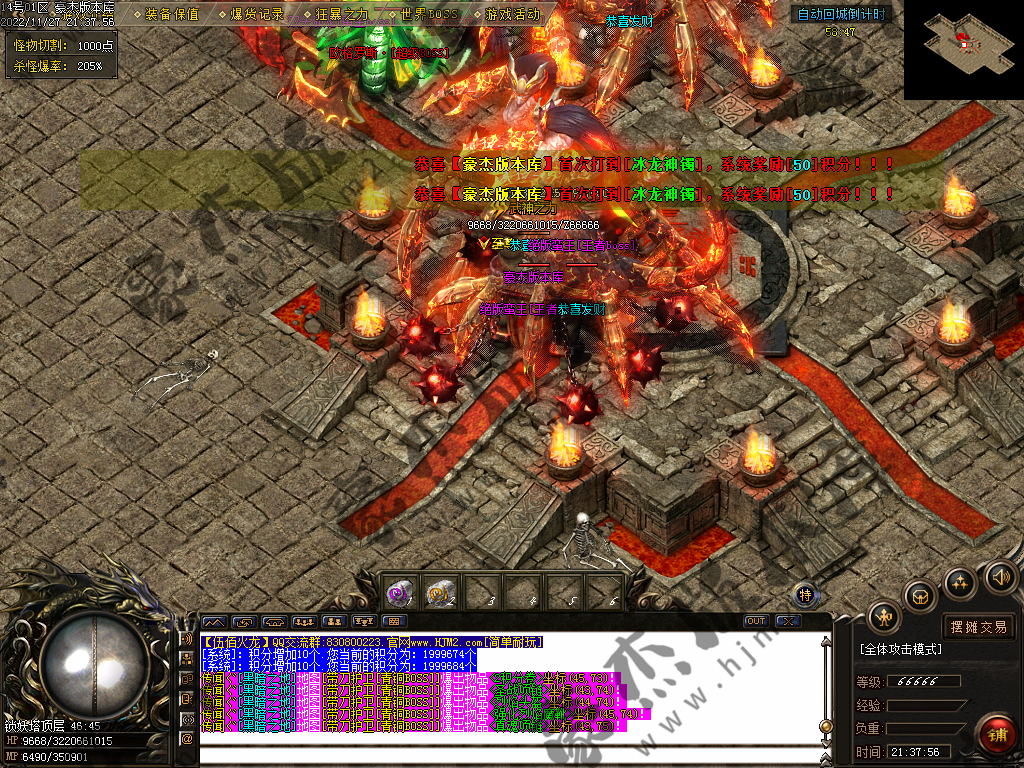Open the 爆货记录 drop log

tap(257, 15)
